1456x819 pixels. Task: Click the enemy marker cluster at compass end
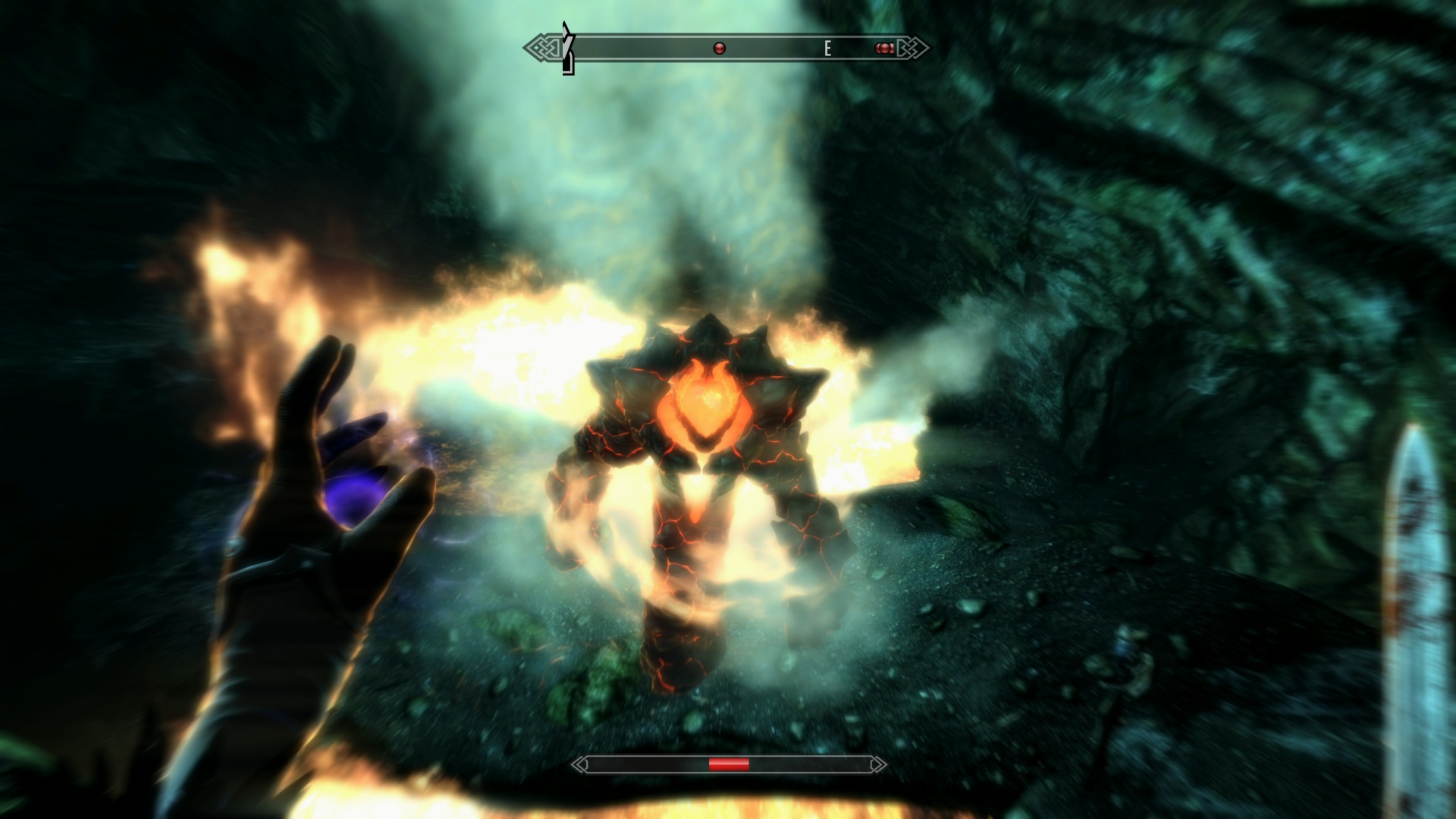pyautogui.click(x=884, y=49)
